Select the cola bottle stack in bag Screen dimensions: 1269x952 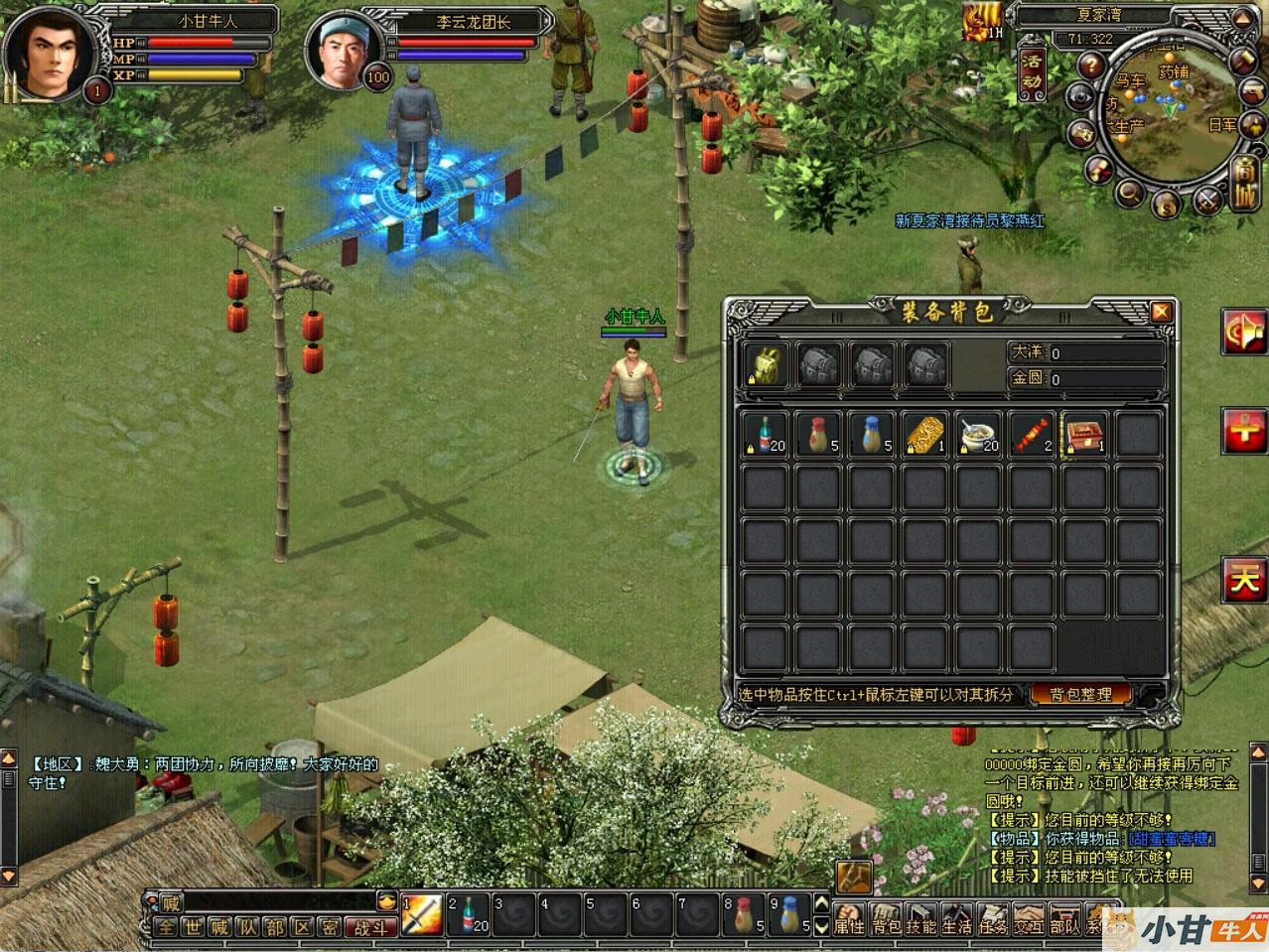coord(765,435)
